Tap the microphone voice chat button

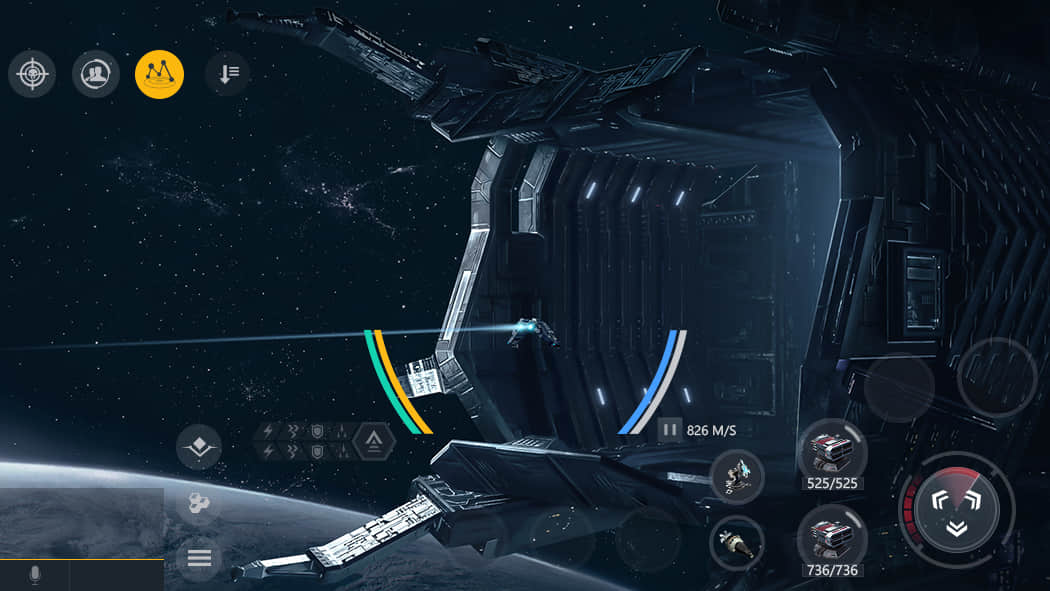coord(35,575)
